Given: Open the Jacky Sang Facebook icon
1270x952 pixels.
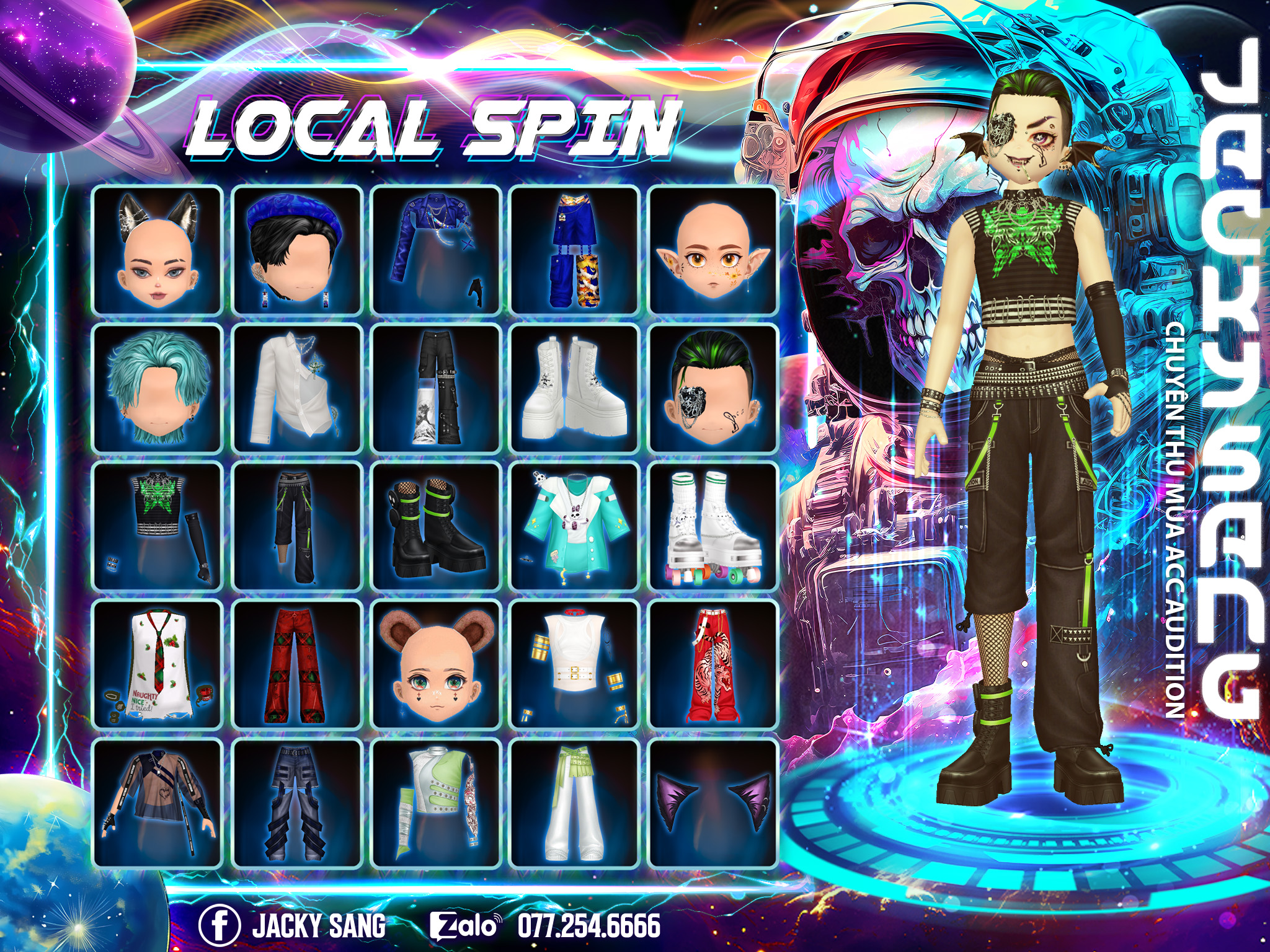Looking at the screenshot, I should tap(219, 925).
